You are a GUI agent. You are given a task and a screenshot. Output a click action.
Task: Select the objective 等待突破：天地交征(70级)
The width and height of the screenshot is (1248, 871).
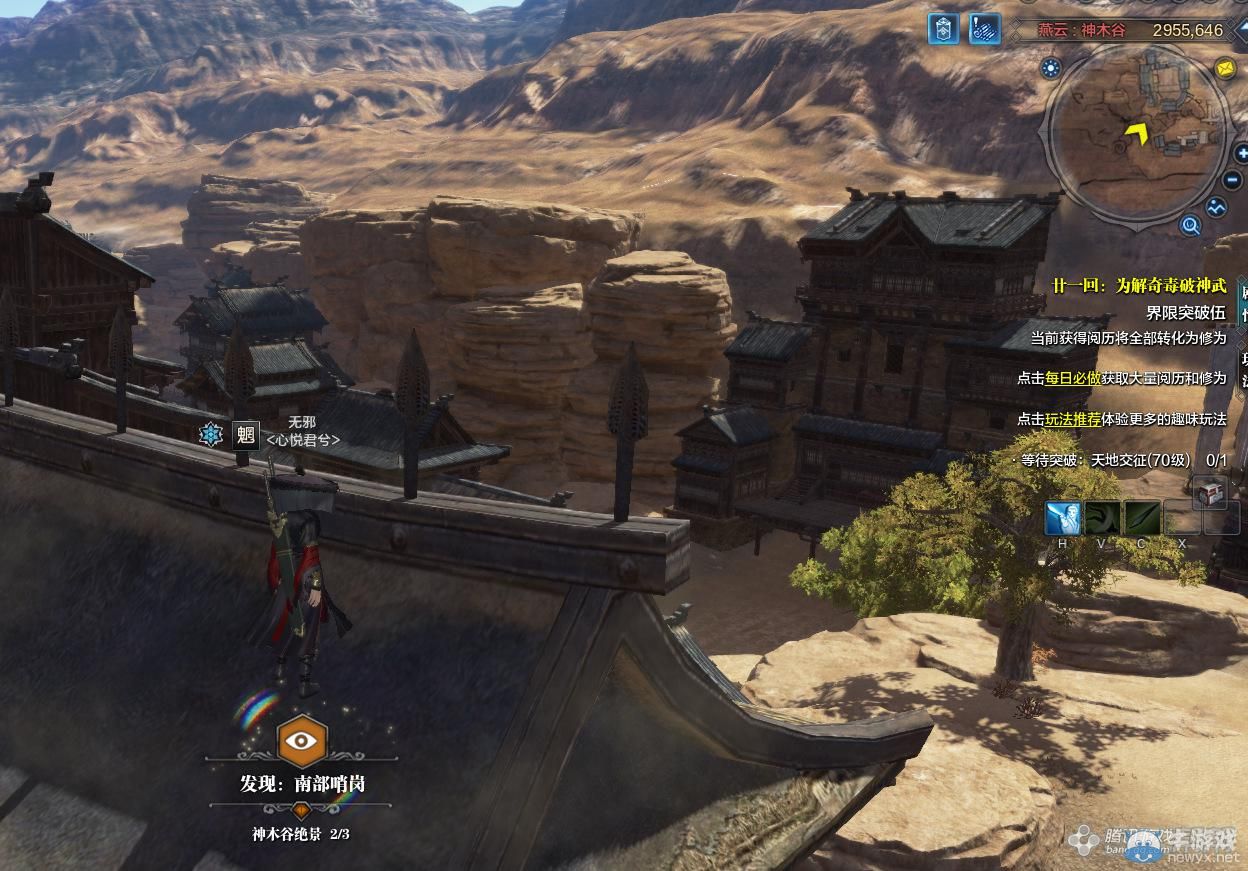(1105, 460)
